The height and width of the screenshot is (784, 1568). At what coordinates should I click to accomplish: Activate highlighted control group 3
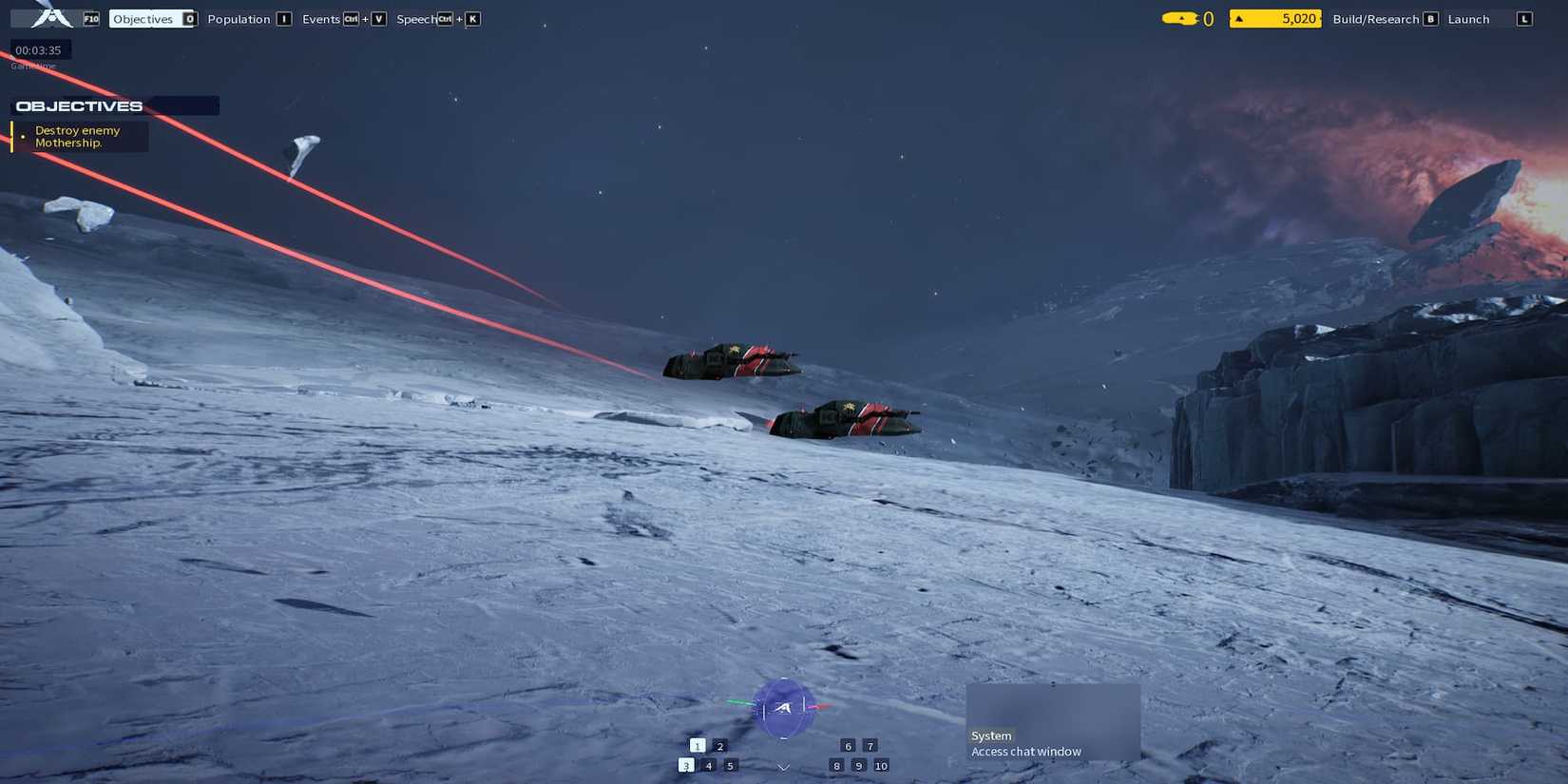[686, 764]
